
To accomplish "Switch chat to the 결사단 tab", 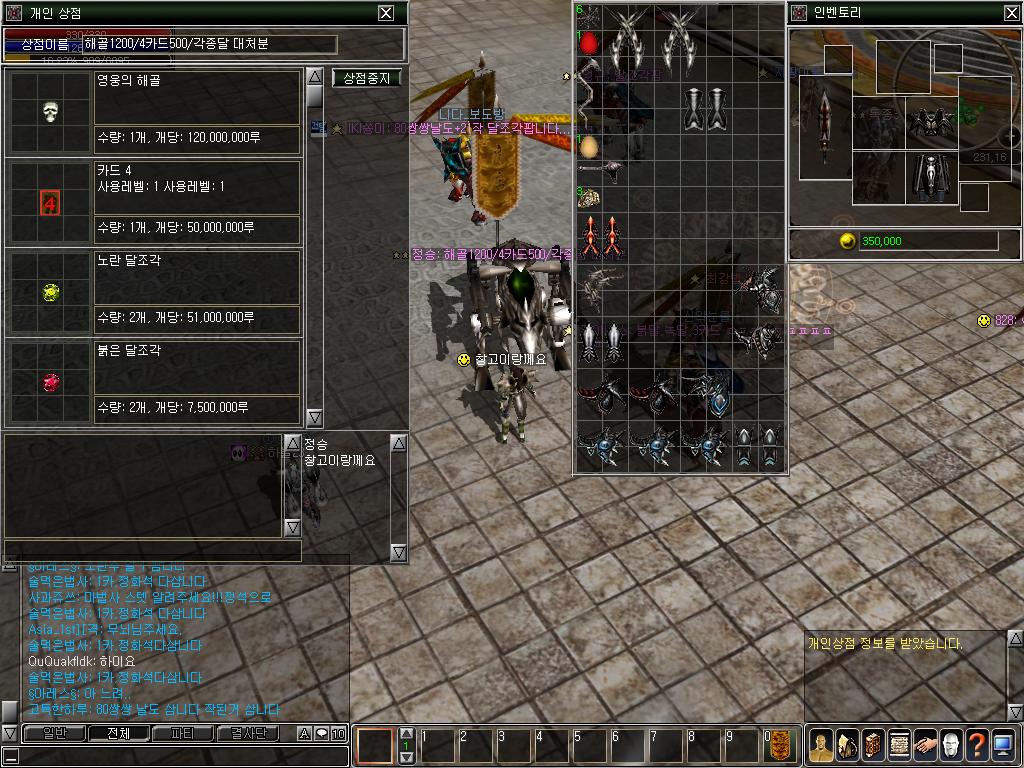I will 248,734.
